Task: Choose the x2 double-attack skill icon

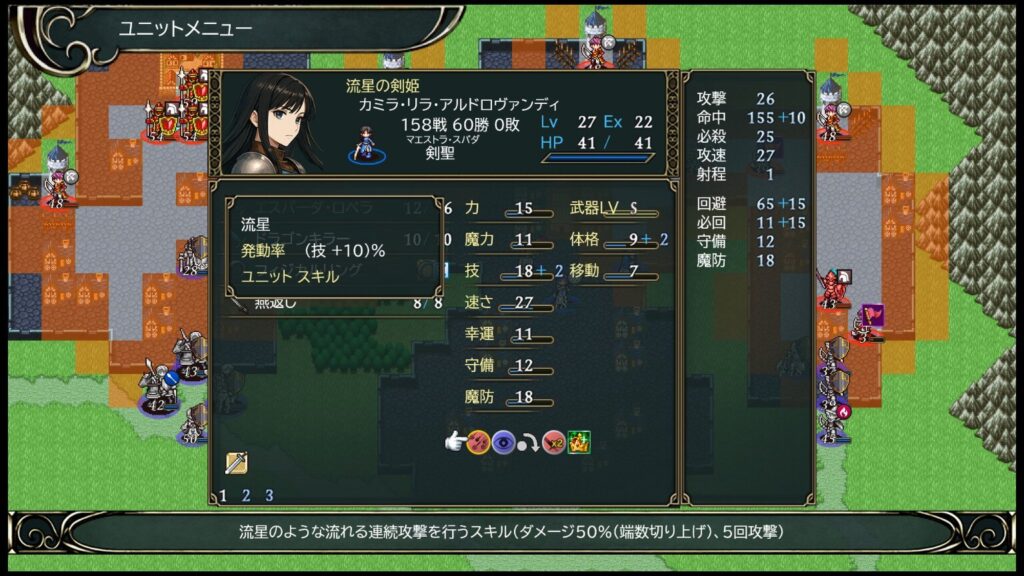Action: 555,441
